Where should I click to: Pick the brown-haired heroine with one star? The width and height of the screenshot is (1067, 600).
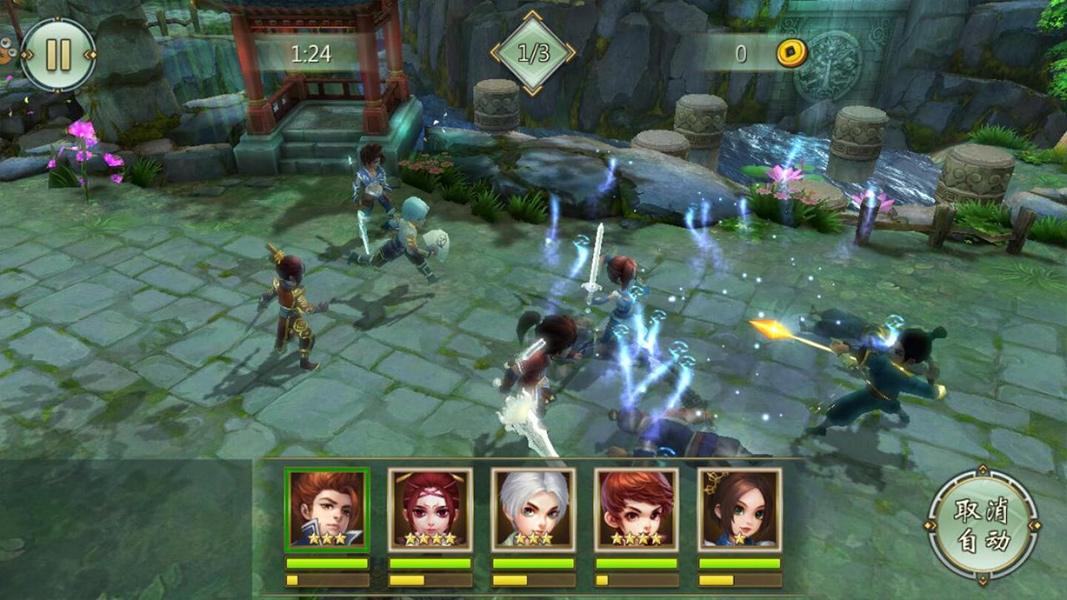(x=740, y=509)
